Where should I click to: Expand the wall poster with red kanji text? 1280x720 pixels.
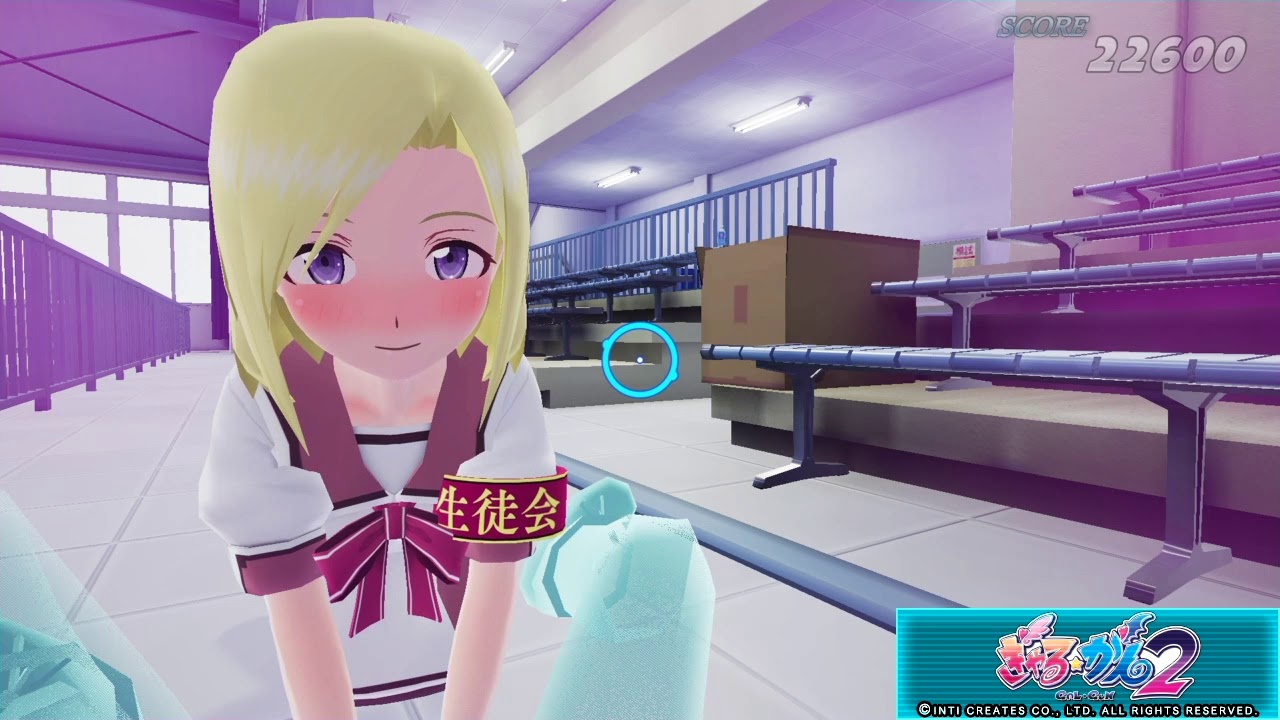pos(963,256)
